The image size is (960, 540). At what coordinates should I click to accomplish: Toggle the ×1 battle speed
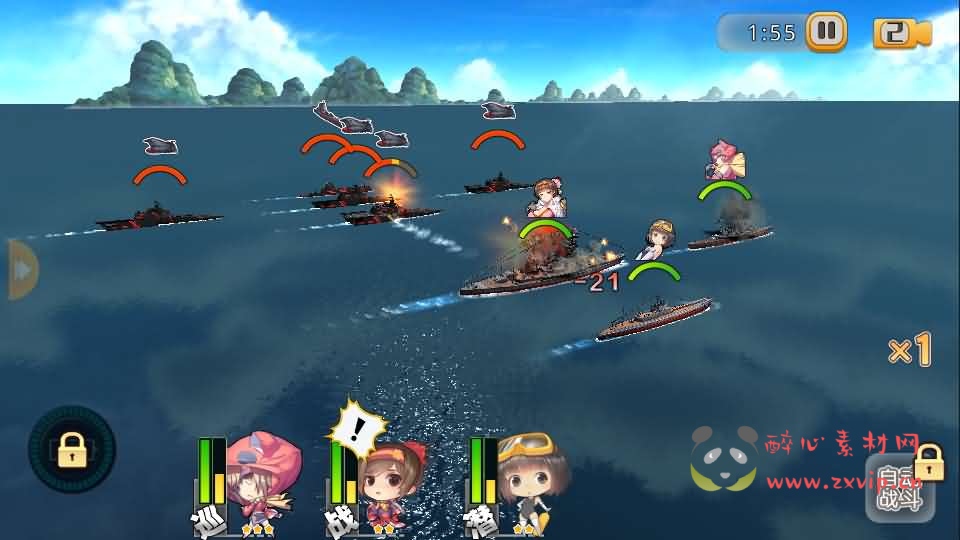pos(909,351)
